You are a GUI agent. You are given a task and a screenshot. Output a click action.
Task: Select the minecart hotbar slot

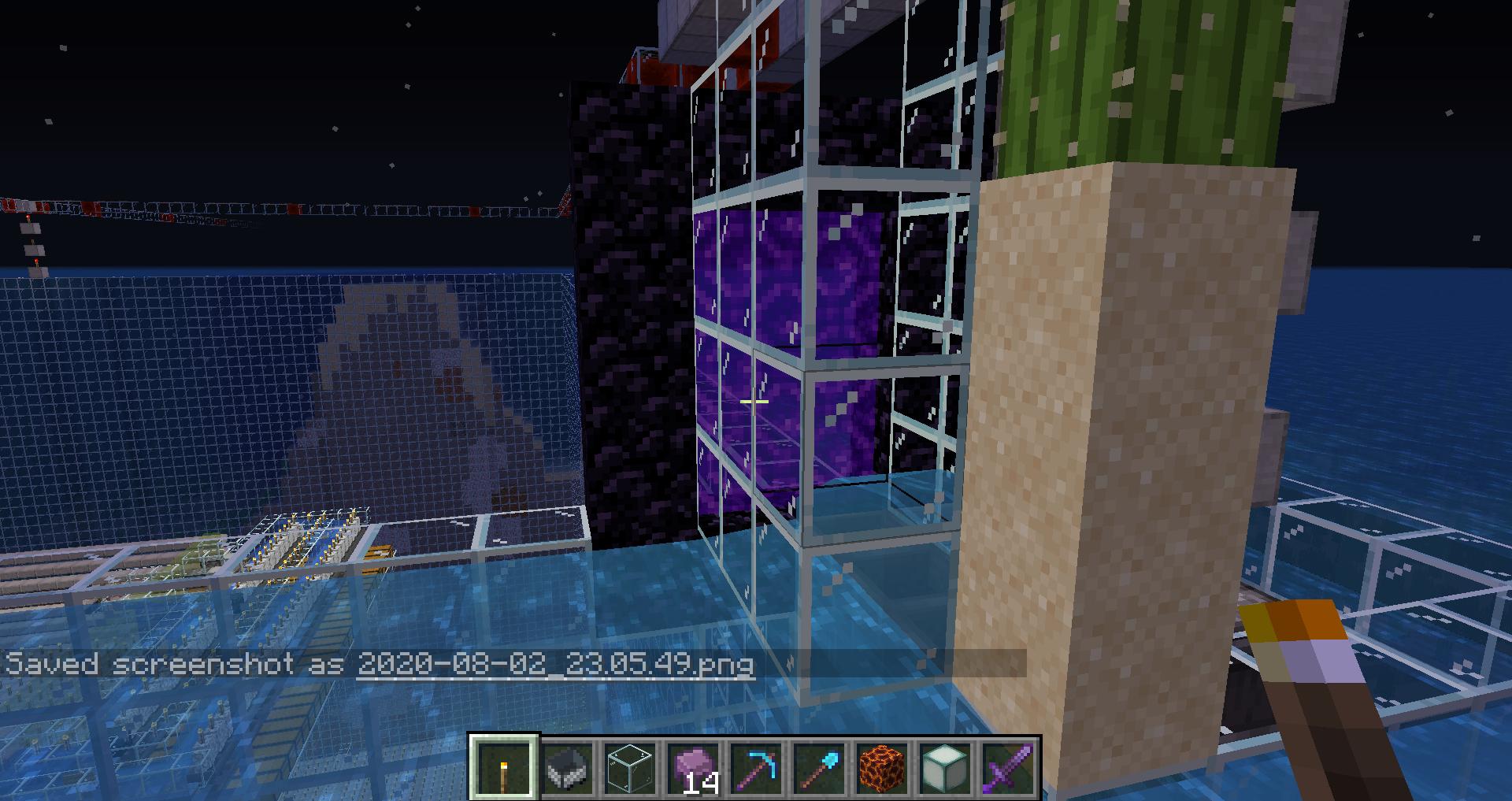coord(567,768)
